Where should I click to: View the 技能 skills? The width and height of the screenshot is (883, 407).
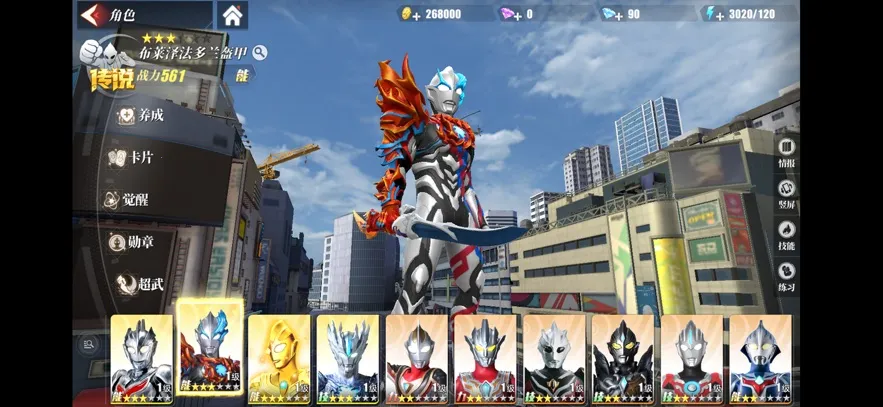786,234
